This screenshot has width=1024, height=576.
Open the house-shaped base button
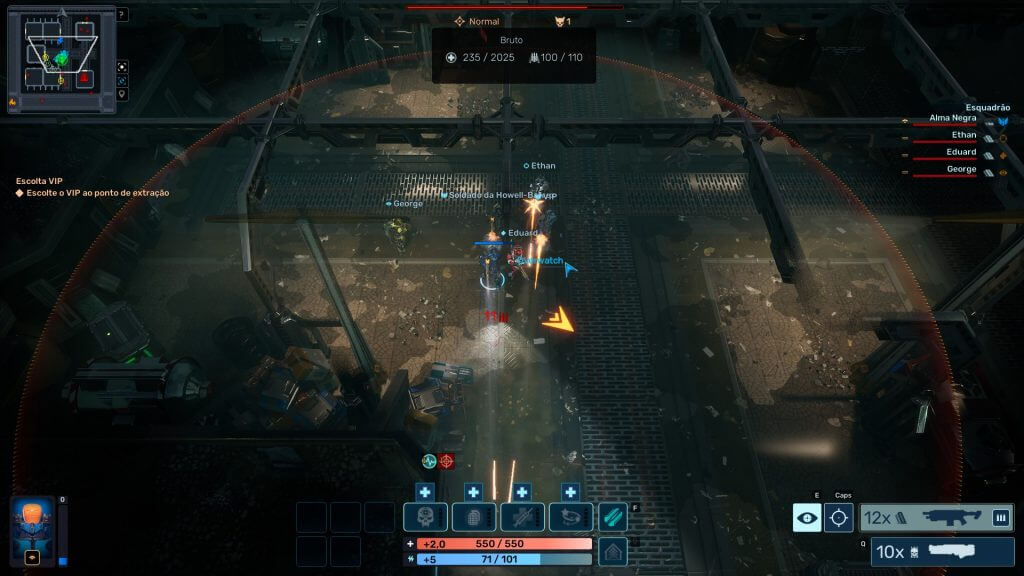[613, 550]
